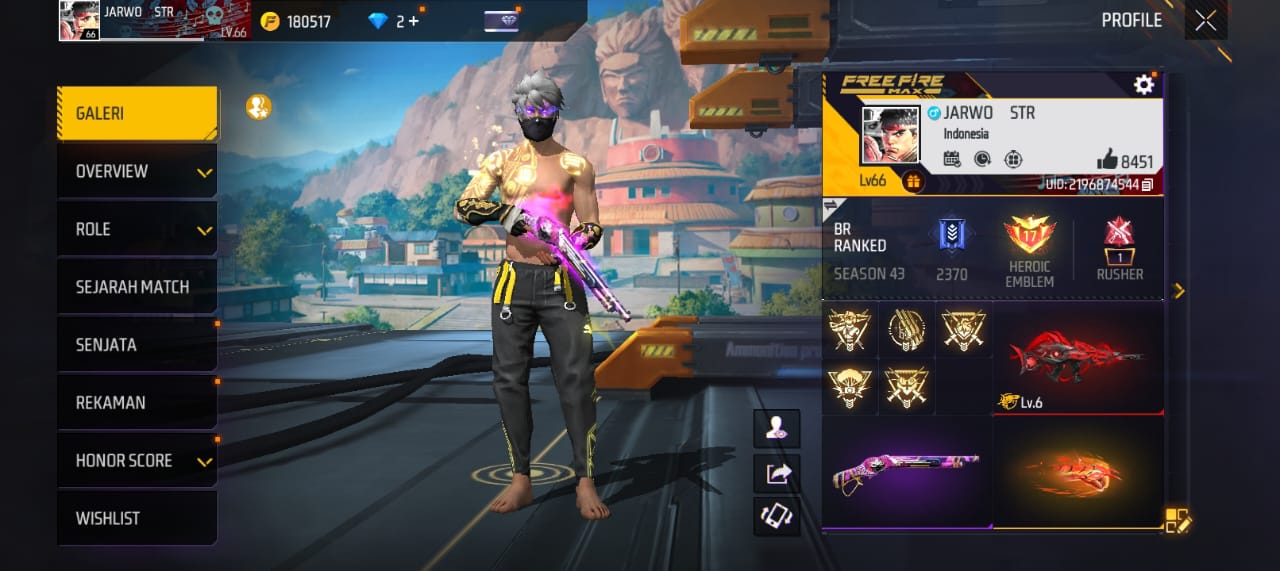Add more diamonds with plus button
1280x571 pixels.
[x=413, y=21]
